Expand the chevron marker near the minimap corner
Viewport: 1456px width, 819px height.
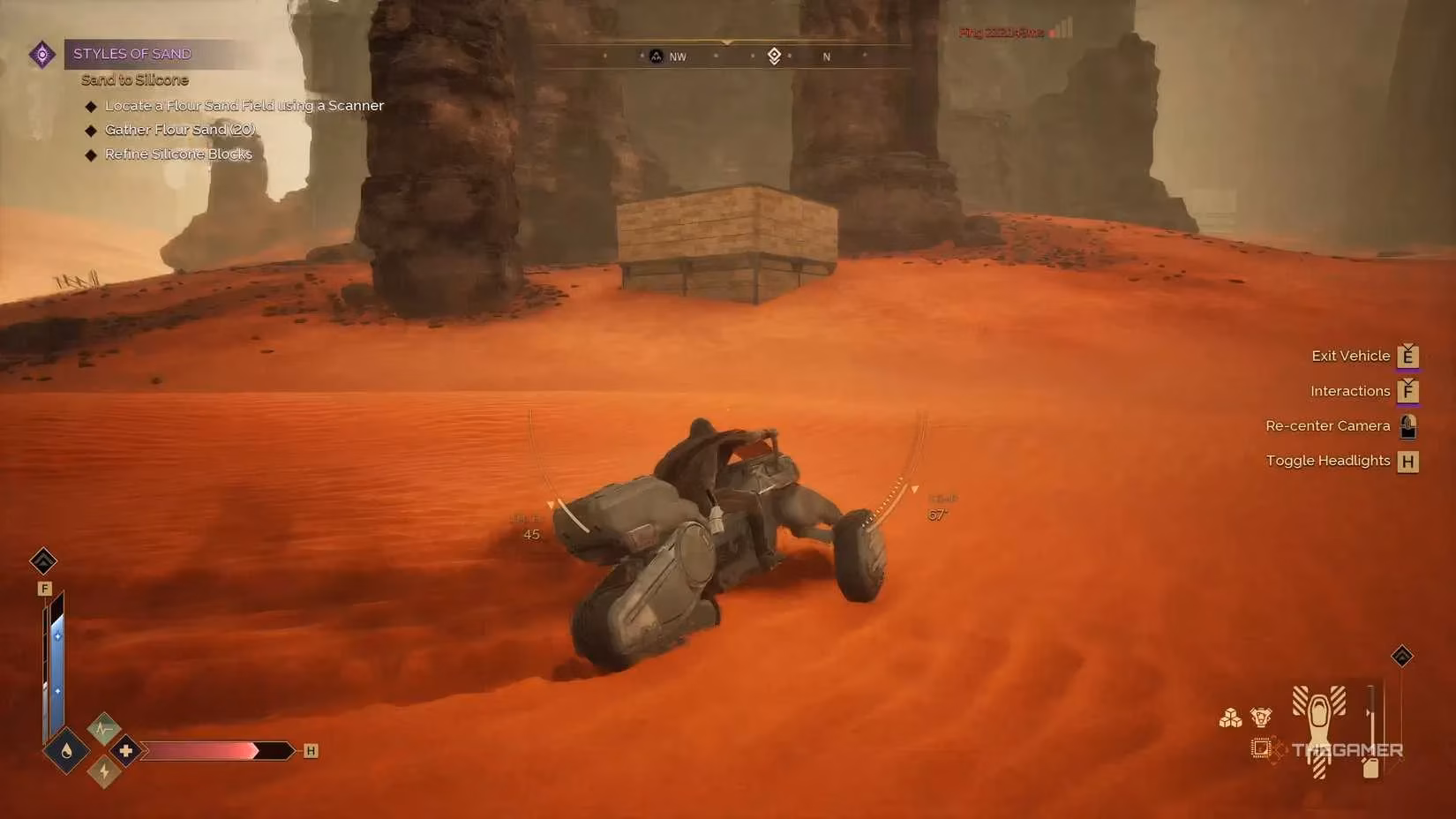click(x=1401, y=655)
